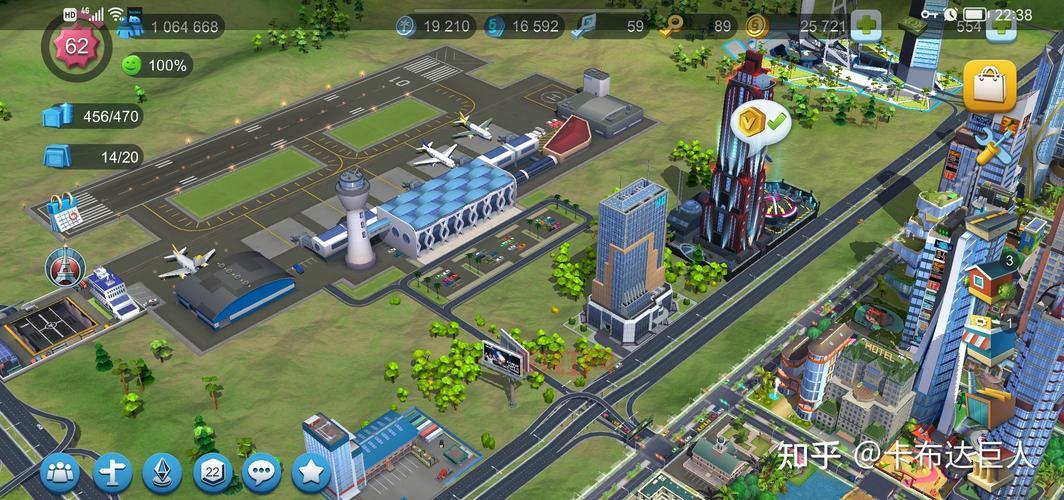This screenshot has width=1064, height=500.
Task: Open the level 62 badge
Action: [75, 45]
